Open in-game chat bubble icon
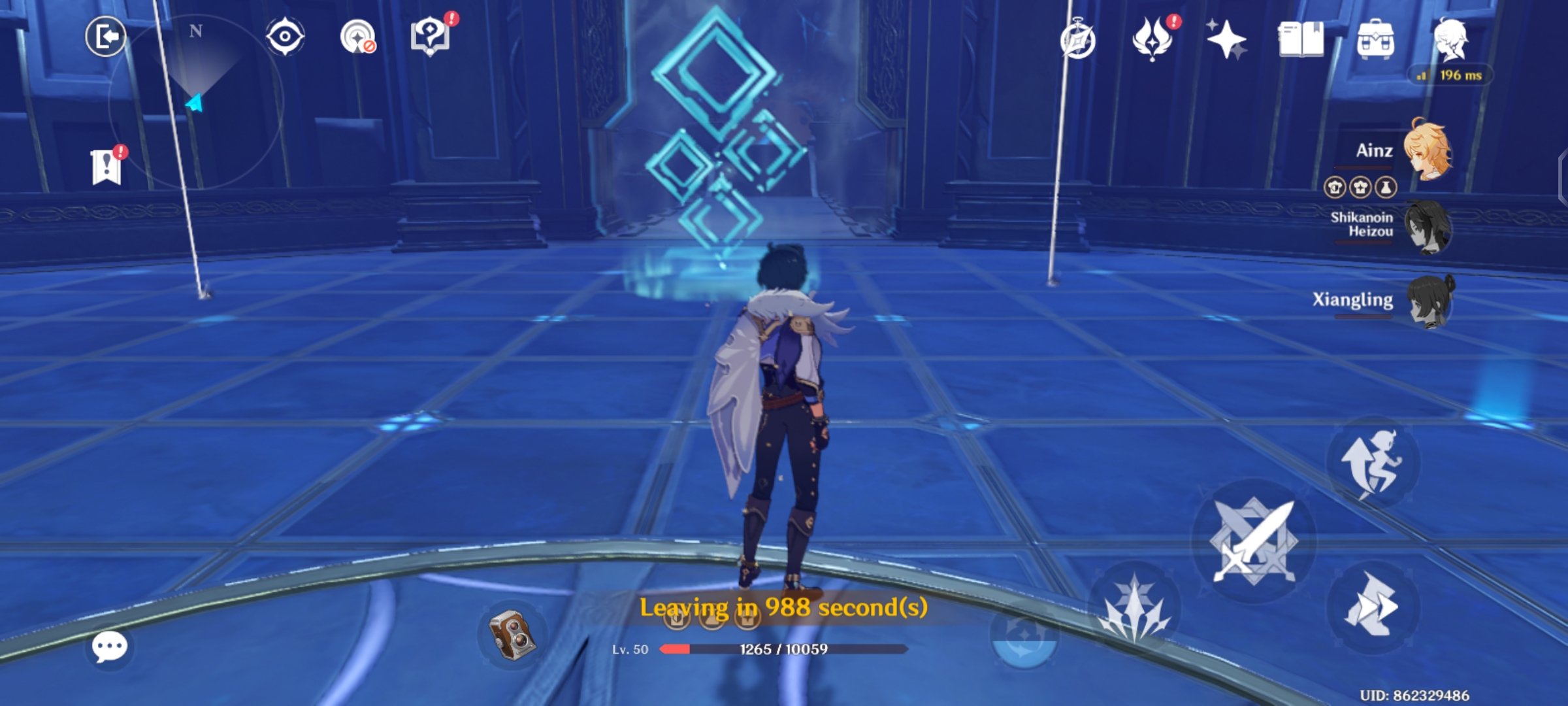1568x706 pixels. 110,647
